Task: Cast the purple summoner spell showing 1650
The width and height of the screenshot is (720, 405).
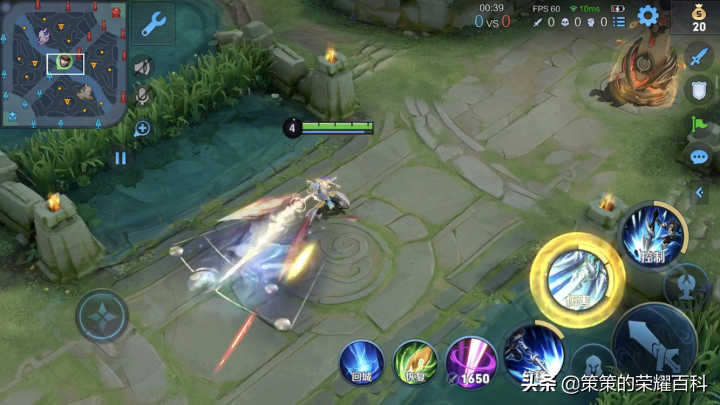Action: click(x=469, y=362)
